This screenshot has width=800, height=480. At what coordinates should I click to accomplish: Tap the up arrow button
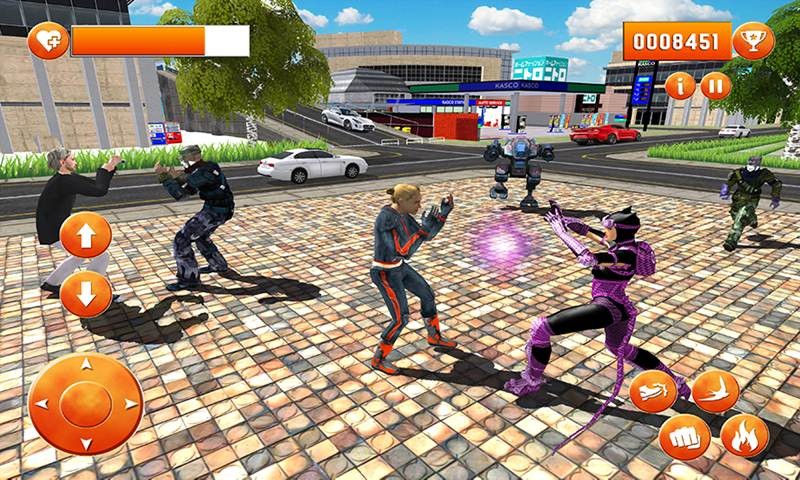point(85,237)
